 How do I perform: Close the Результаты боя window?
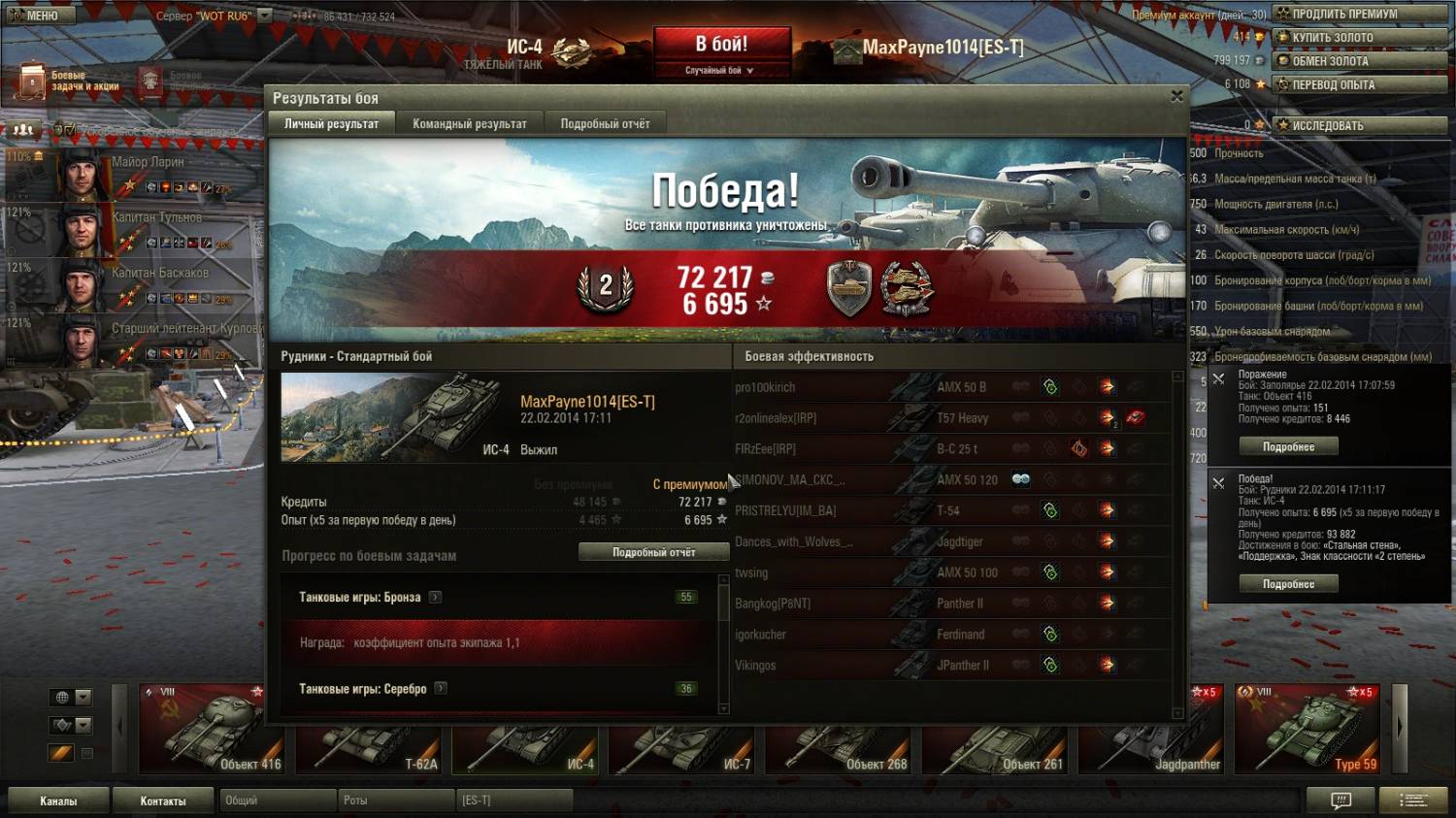point(1176,96)
